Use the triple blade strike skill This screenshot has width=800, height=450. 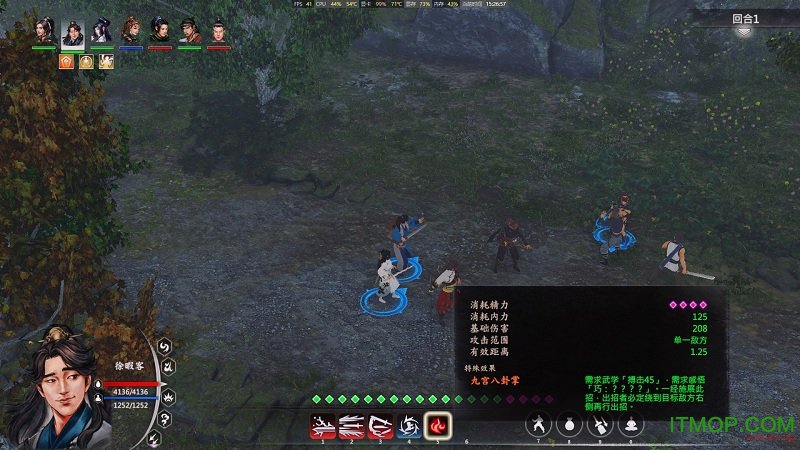pyautogui.click(x=350, y=426)
